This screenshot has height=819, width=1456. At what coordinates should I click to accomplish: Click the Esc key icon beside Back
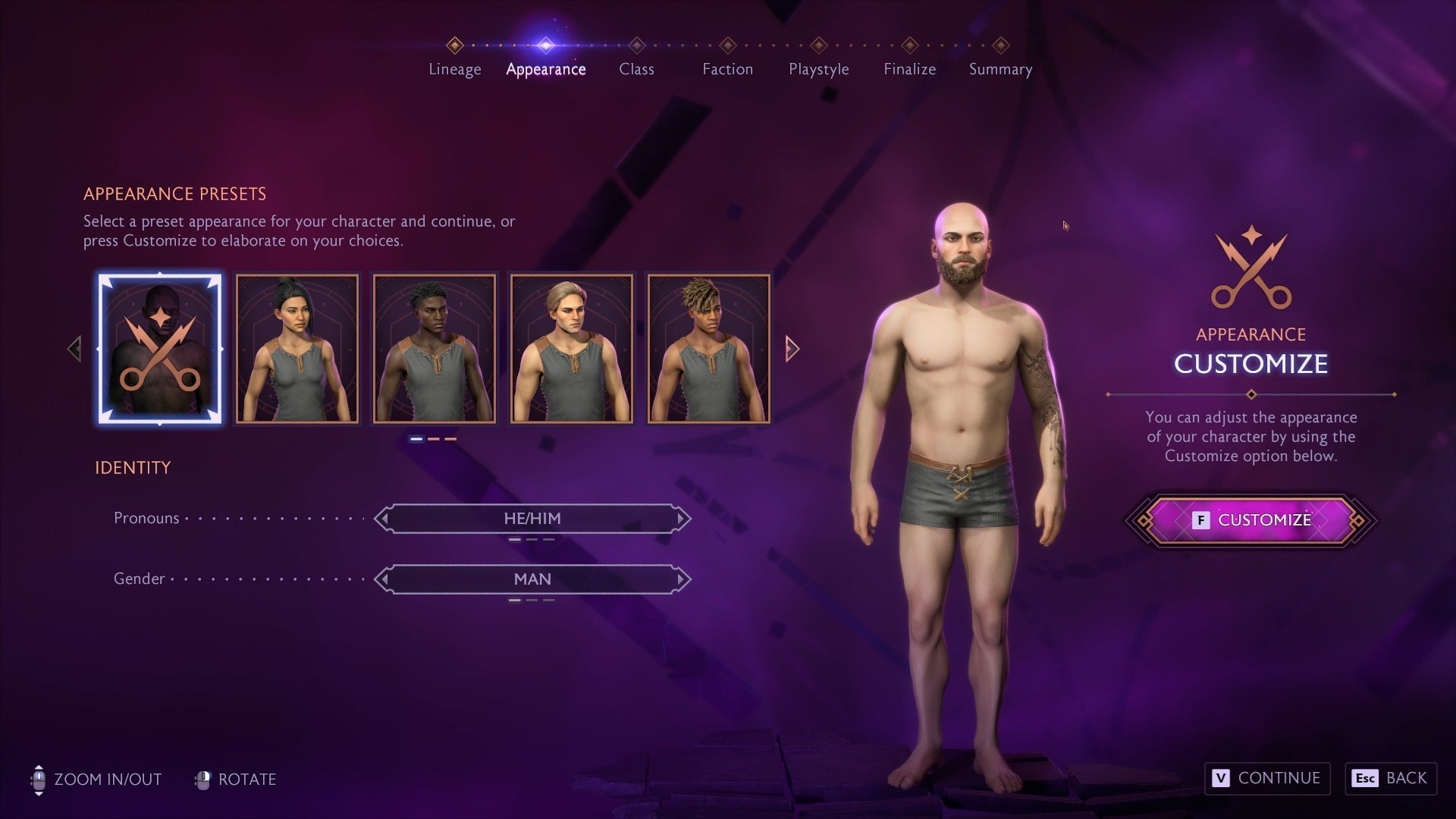pyautogui.click(x=1365, y=778)
